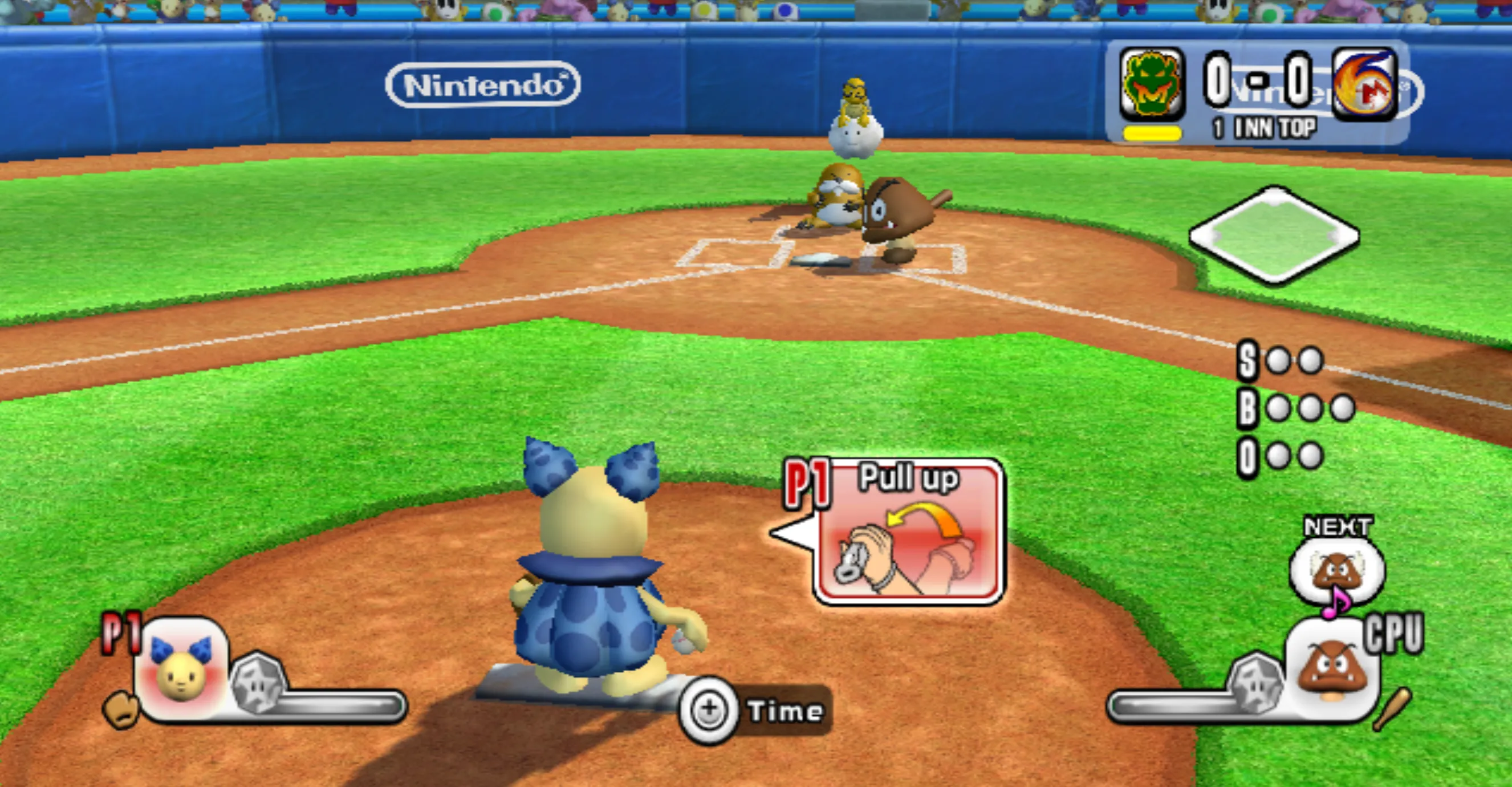Screen dimensions: 1512x787
Task: Open the base runner diamond display
Action: coord(1274,236)
